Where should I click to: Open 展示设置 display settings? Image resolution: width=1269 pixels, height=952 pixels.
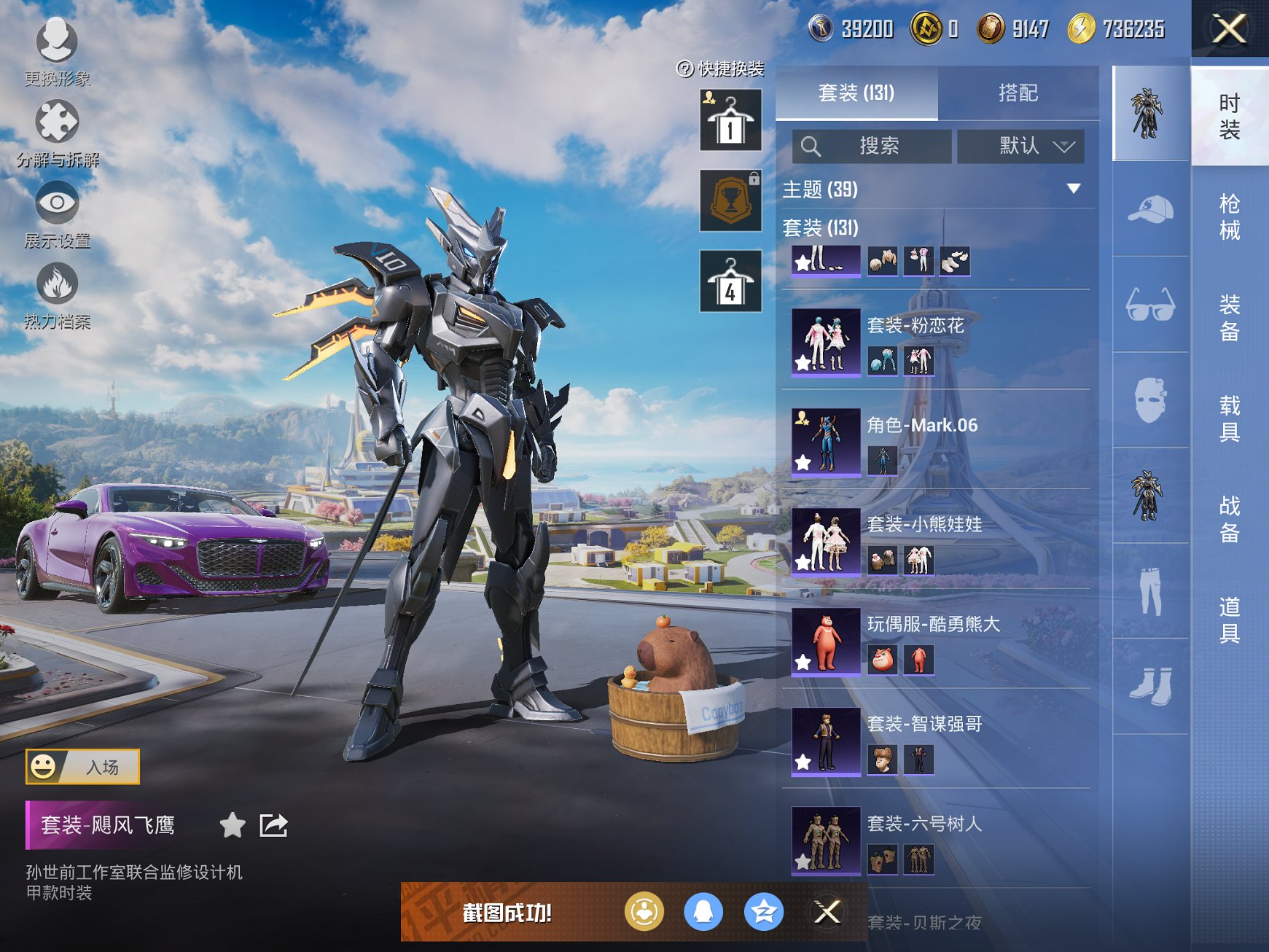click(x=57, y=213)
